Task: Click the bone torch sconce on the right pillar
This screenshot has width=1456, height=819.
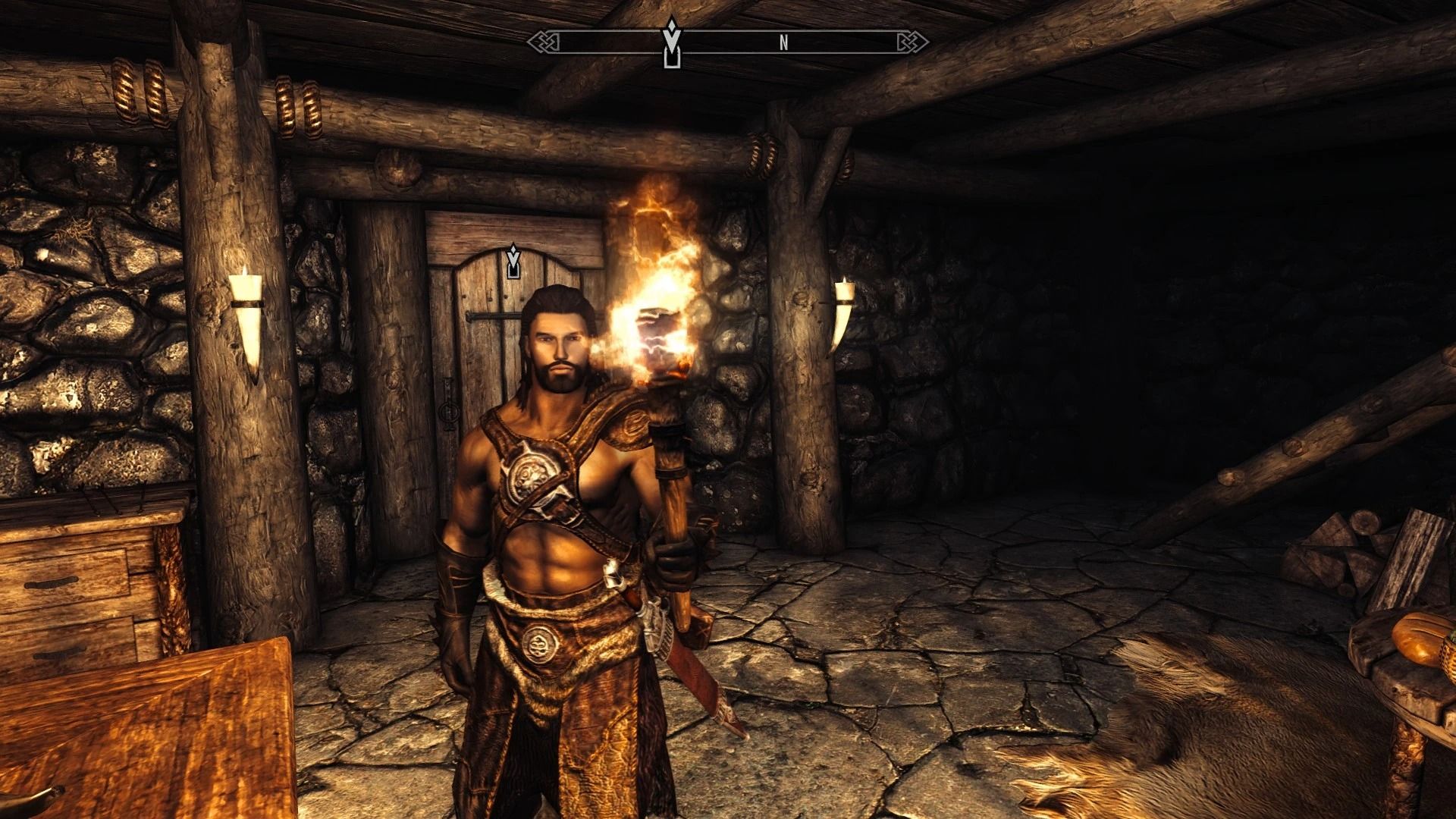Action: tap(844, 318)
